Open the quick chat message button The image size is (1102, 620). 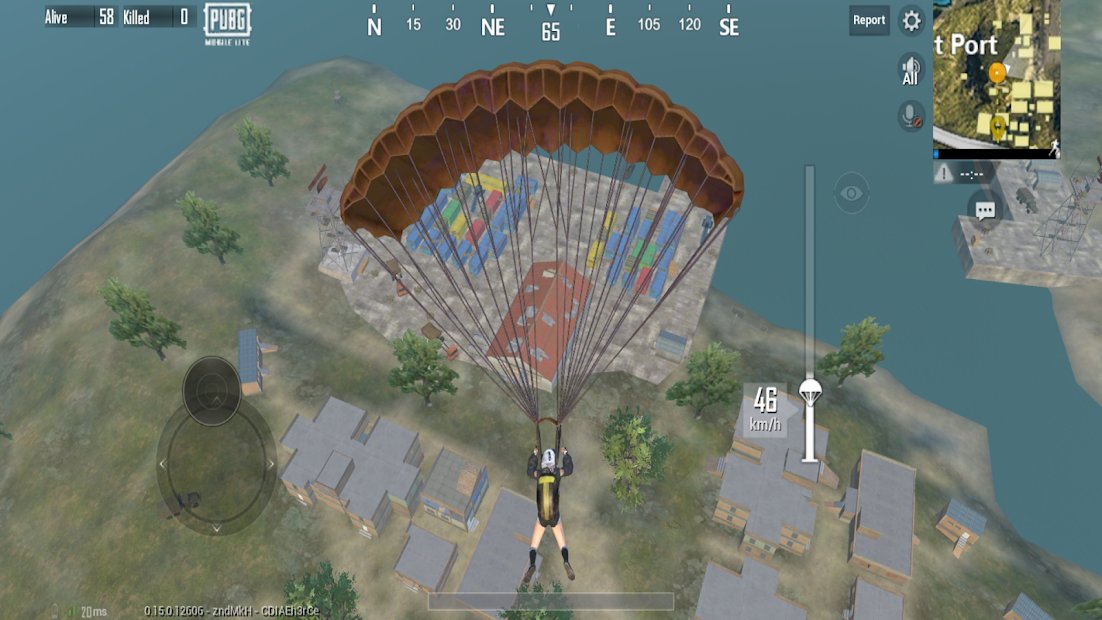pos(985,210)
